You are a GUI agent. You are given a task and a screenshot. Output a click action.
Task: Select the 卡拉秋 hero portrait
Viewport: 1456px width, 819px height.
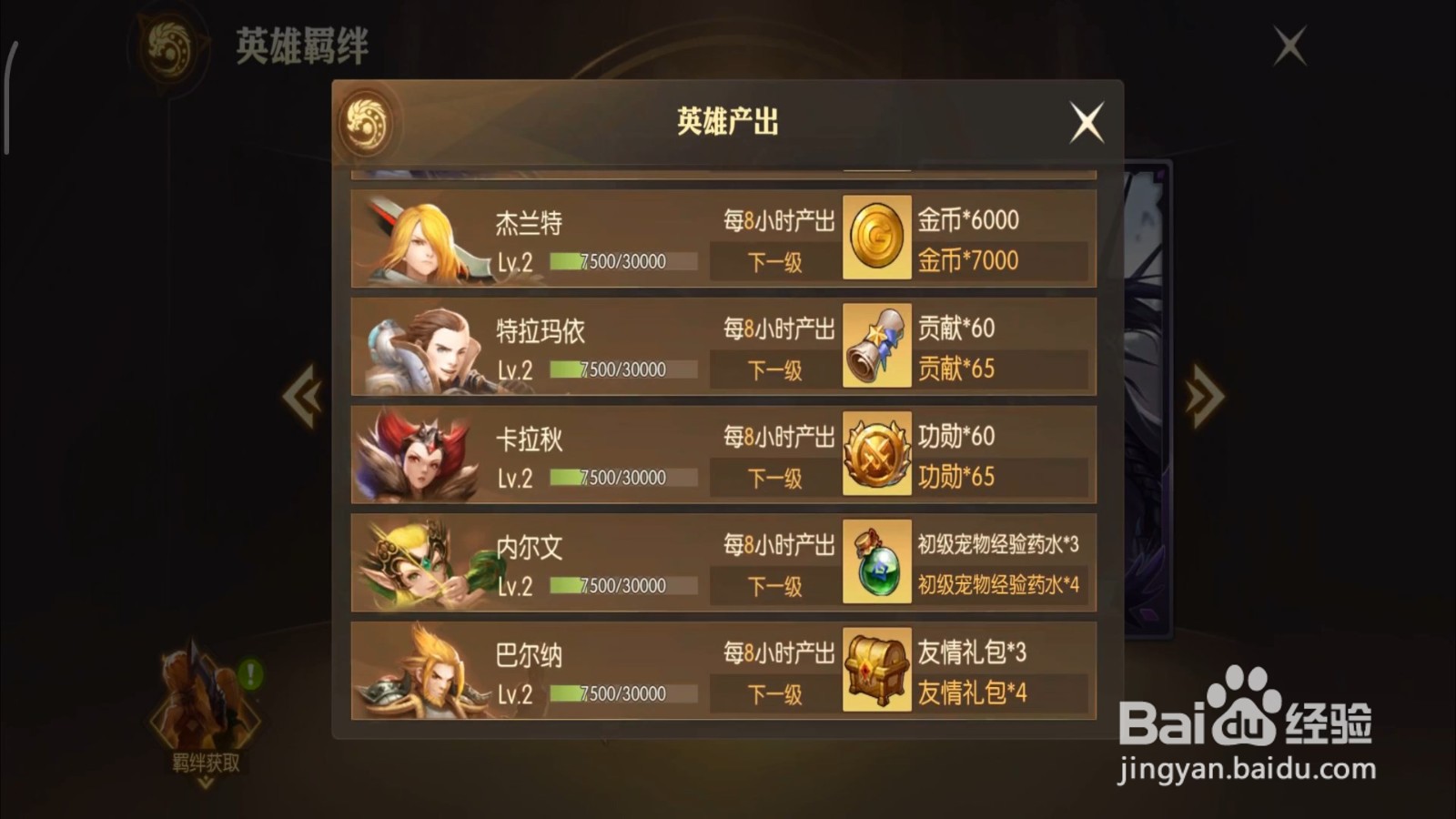point(420,455)
